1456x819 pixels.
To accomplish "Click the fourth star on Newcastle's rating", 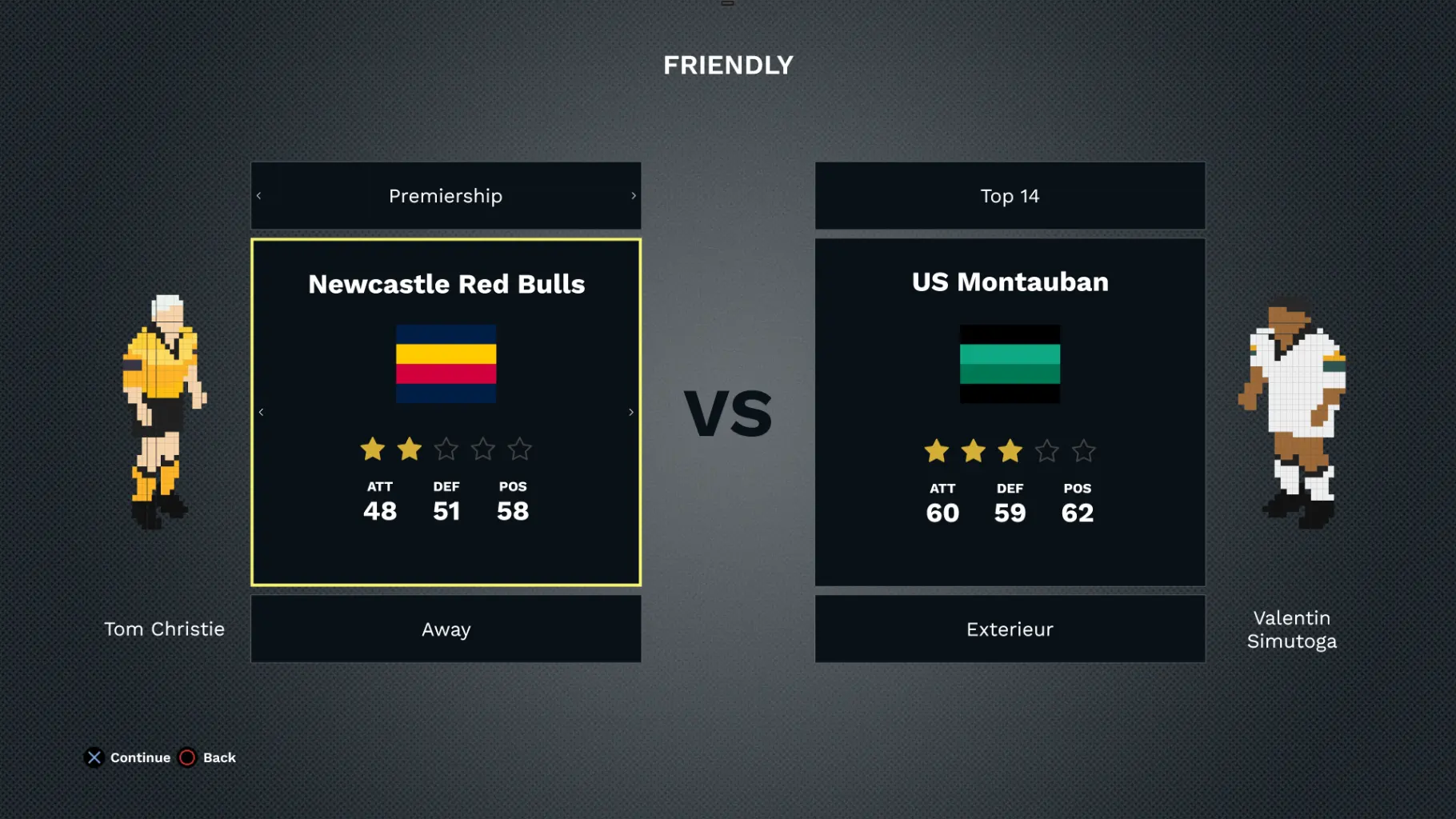I will (482, 449).
